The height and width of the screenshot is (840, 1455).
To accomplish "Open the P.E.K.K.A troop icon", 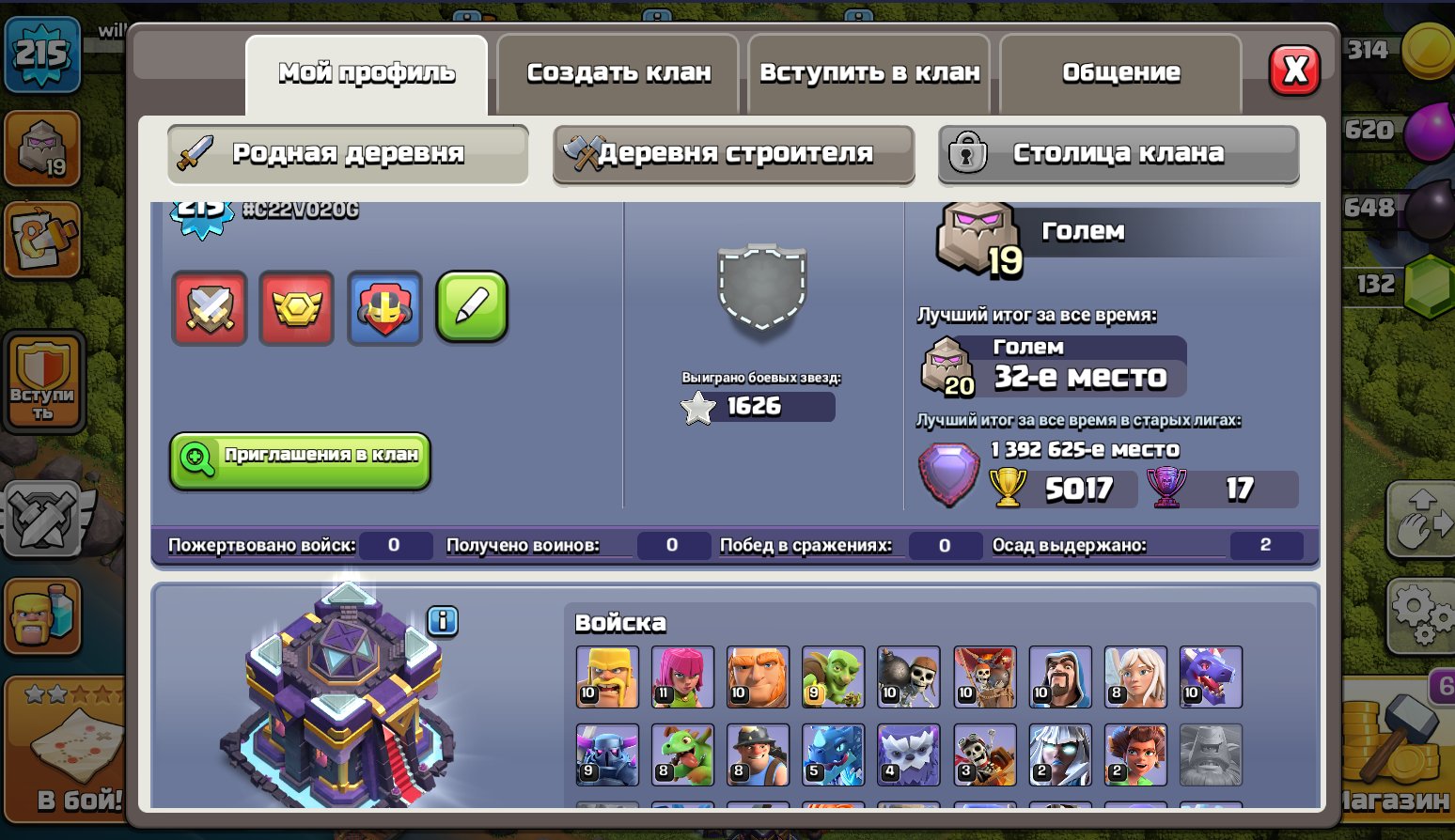I will pos(606,754).
